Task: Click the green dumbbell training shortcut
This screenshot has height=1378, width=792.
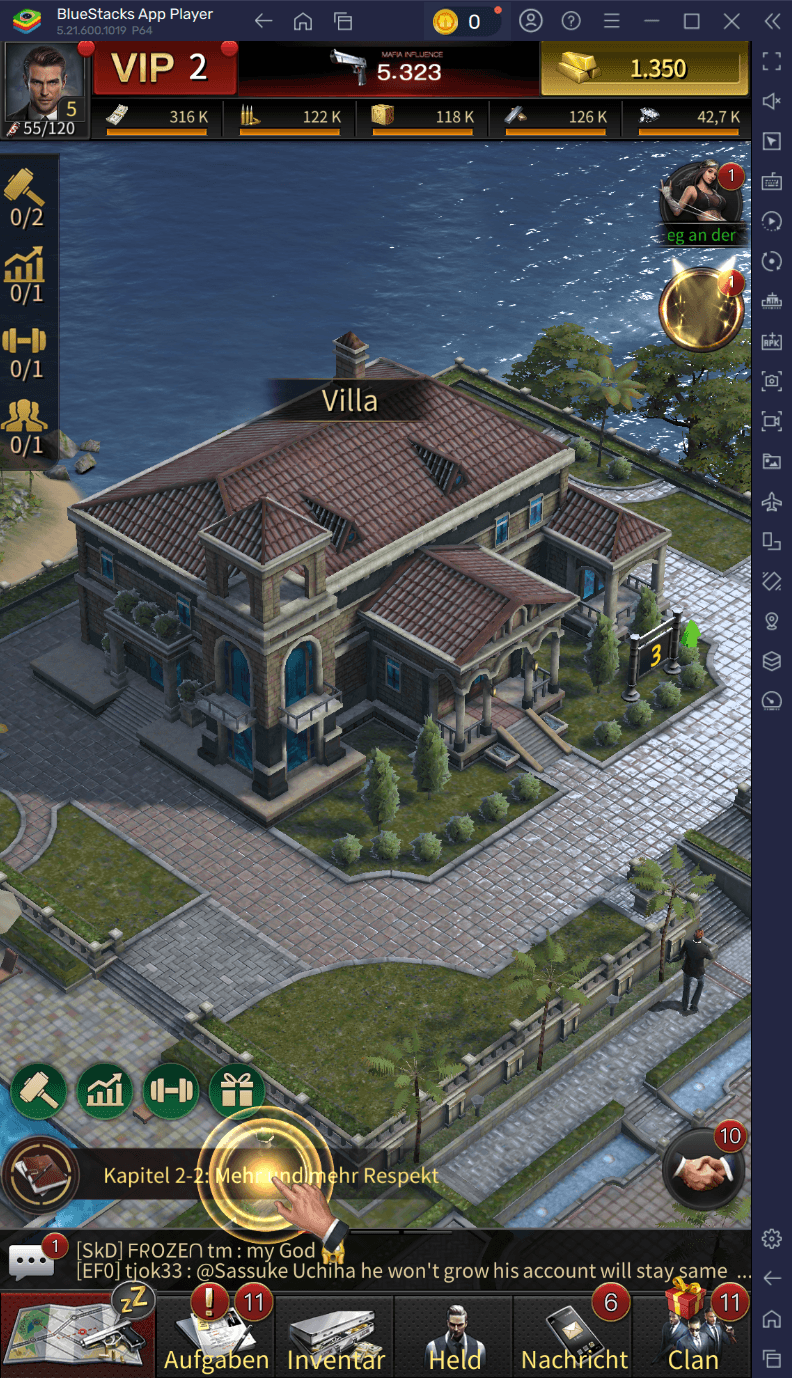Action: 171,1090
